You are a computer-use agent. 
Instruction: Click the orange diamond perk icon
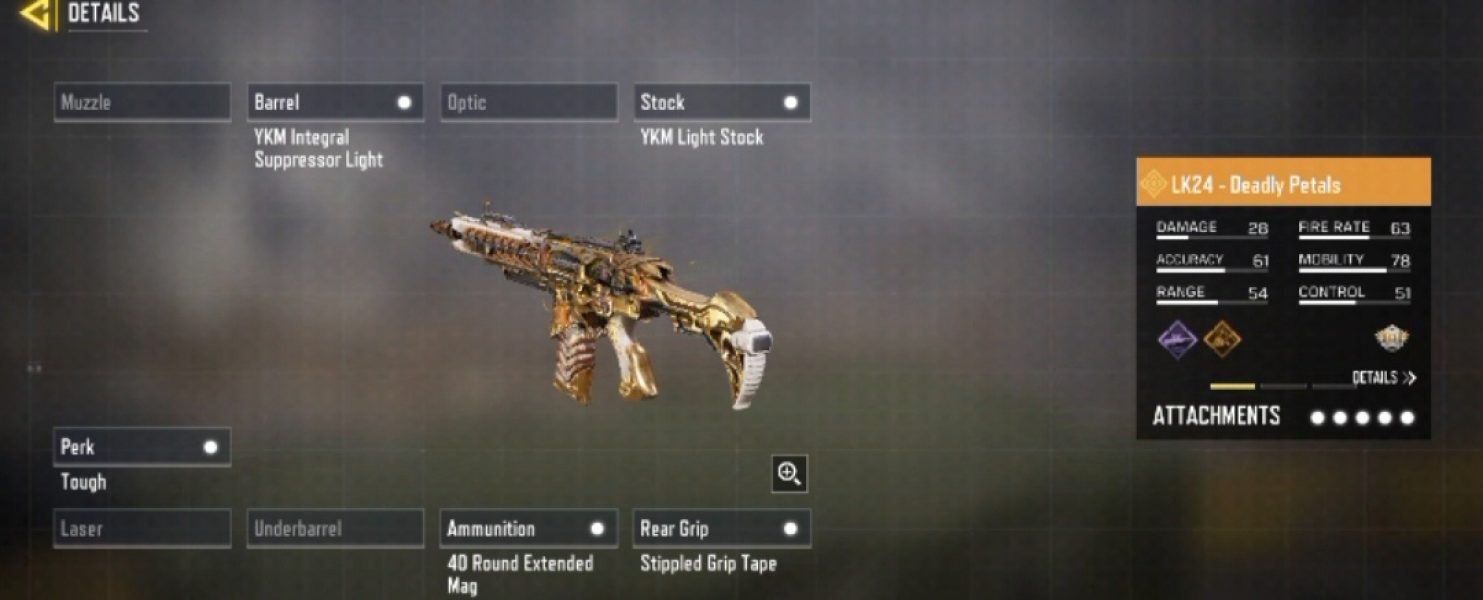click(x=1222, y=340)
